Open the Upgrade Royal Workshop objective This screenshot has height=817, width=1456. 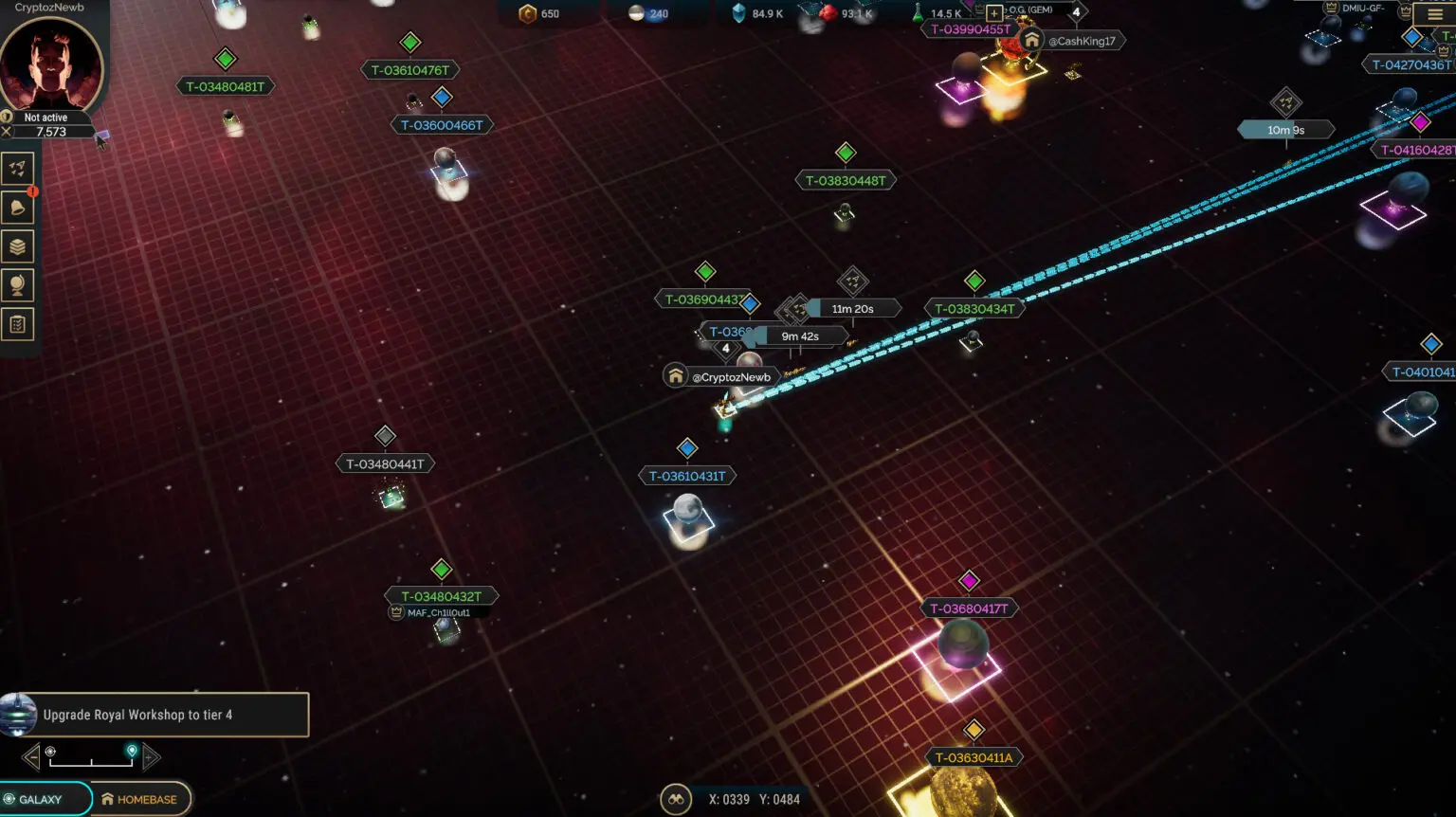pos(155,715)
